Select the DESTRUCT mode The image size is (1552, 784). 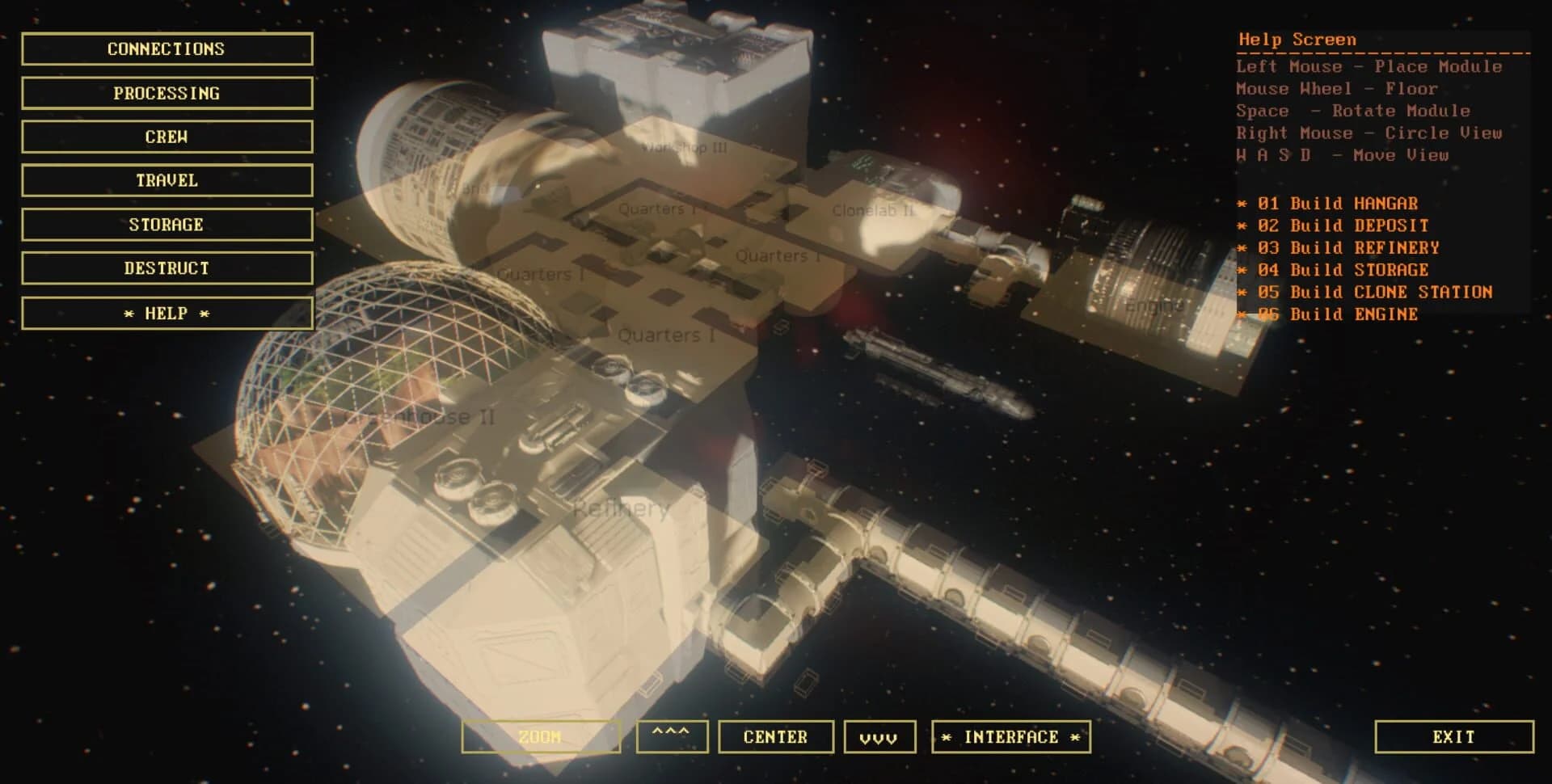tap(166, 268)
